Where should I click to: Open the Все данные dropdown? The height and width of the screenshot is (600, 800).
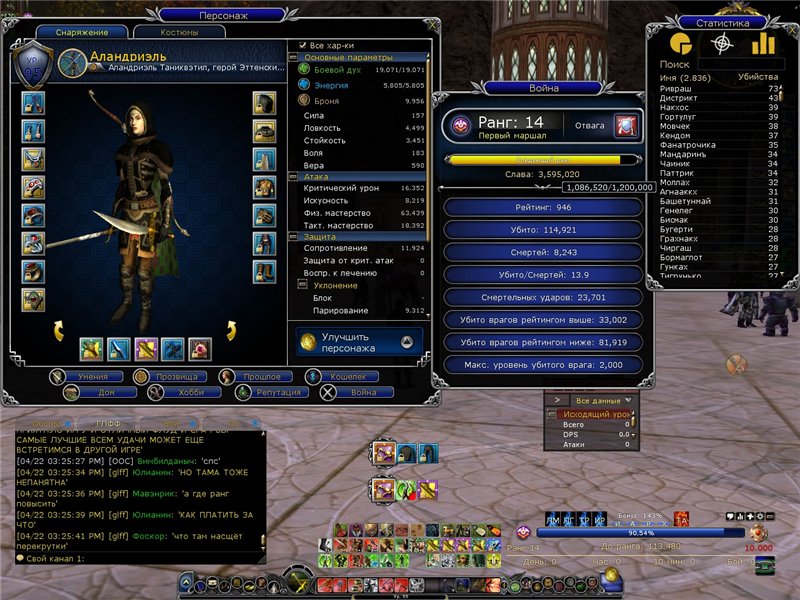pyautogui.click(x=590, y=399)
